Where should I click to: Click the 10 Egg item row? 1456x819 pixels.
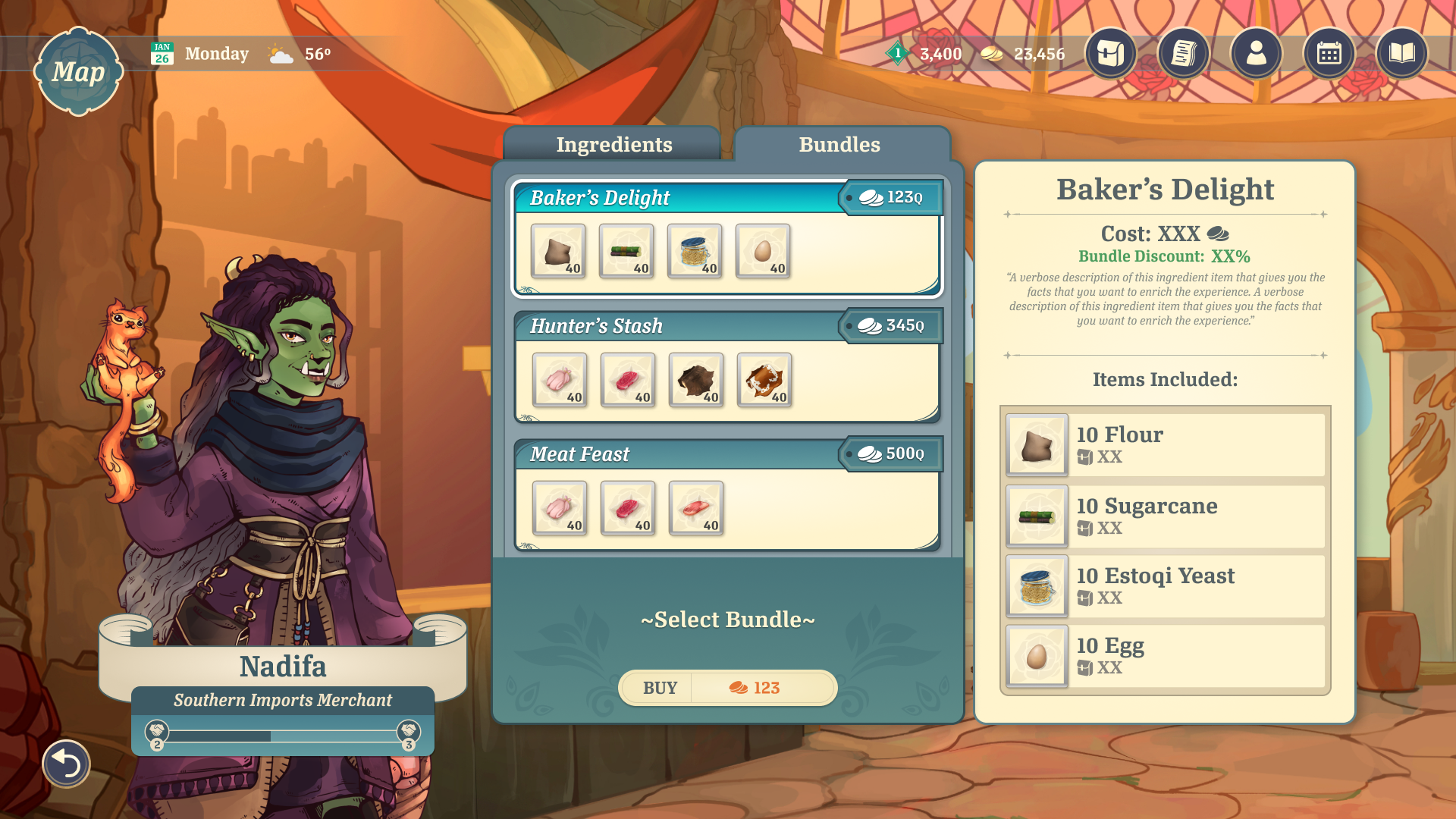pyautogui.click(x=1165, y=656)
